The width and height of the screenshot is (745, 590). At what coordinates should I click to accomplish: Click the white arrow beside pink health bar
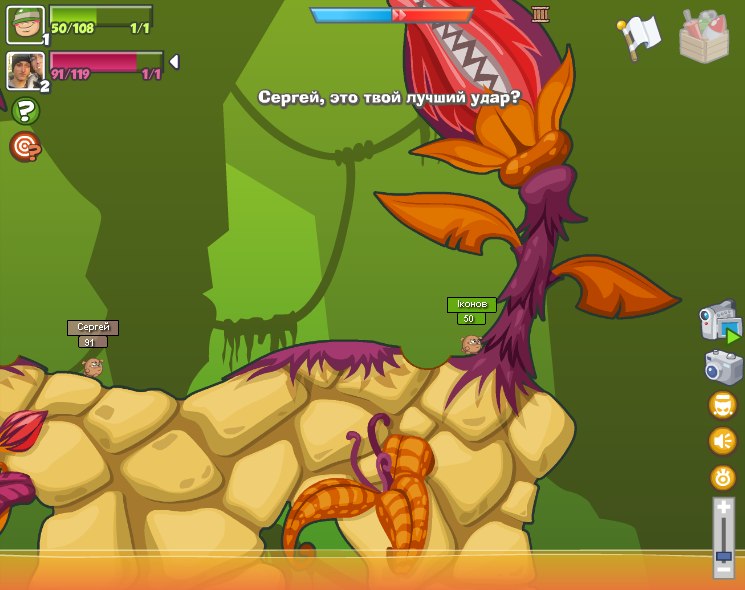(174, 62)
